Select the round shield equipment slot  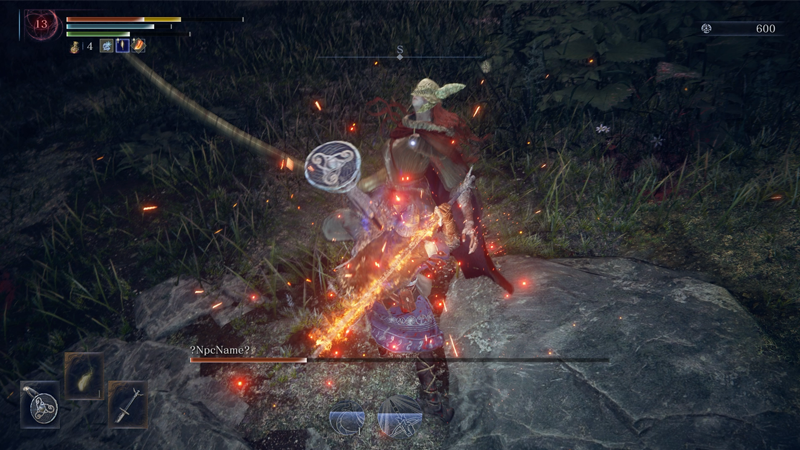[40, 405]
